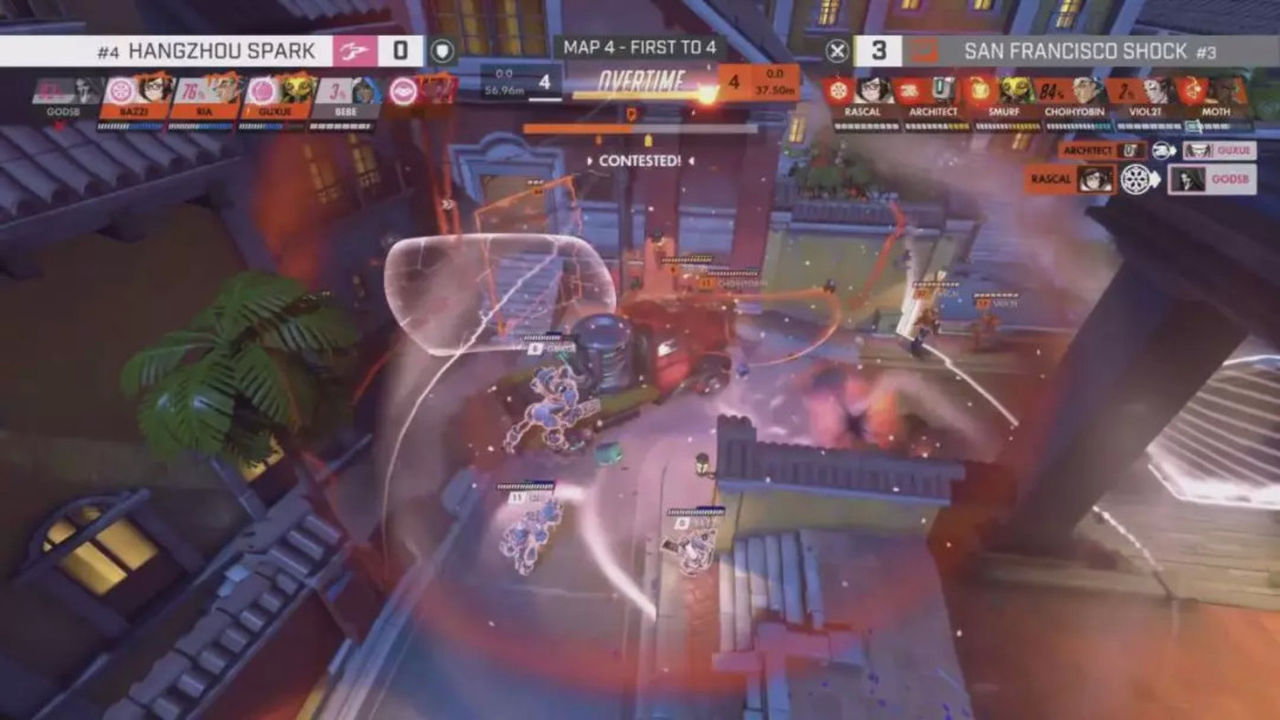Click the San Francisco Shock team logo
Image resolution: width=1280 pixels, height=720 pixels.
[x=924, y=50]
